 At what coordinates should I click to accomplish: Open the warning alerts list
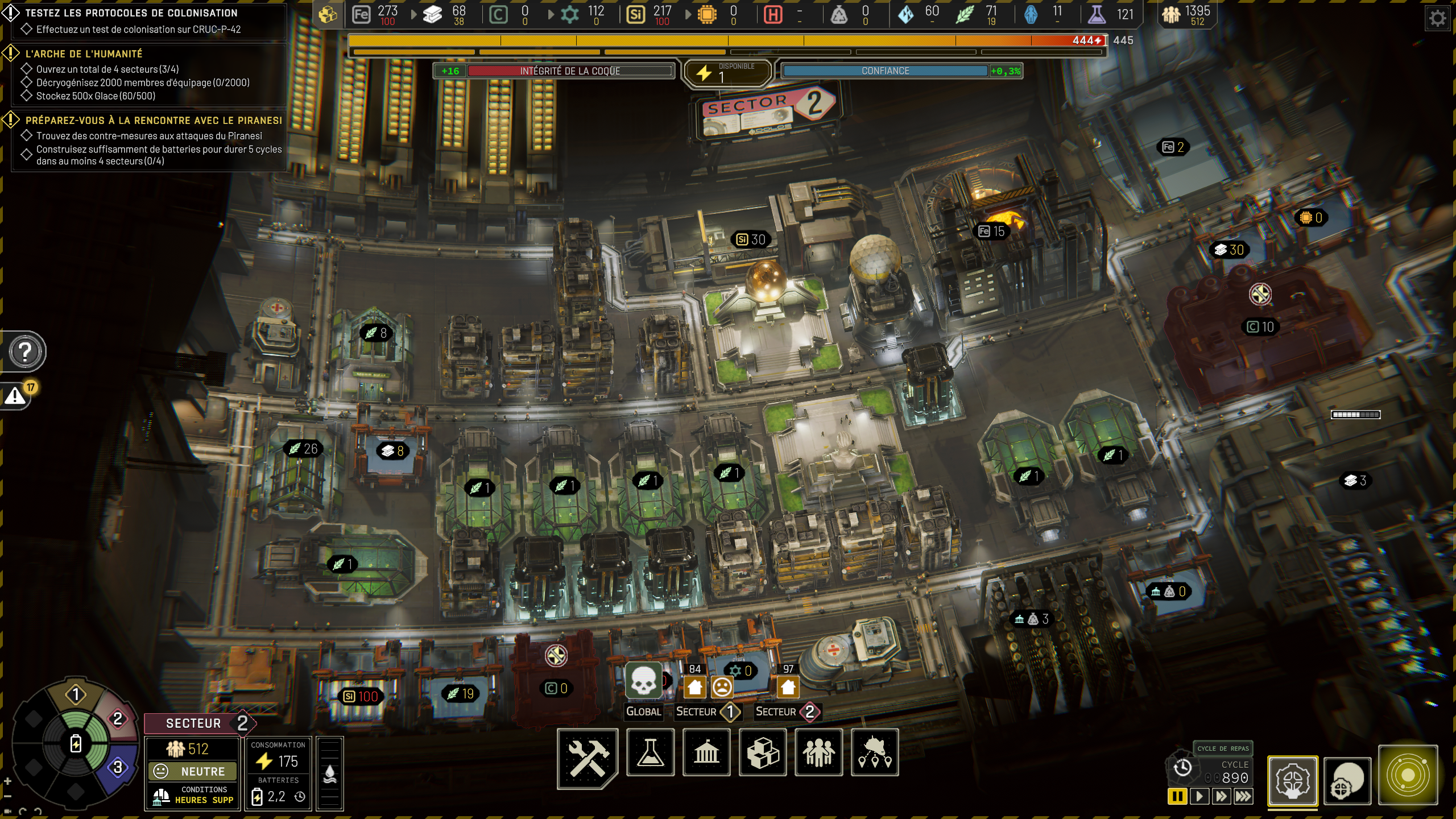[x=16, y=396]
